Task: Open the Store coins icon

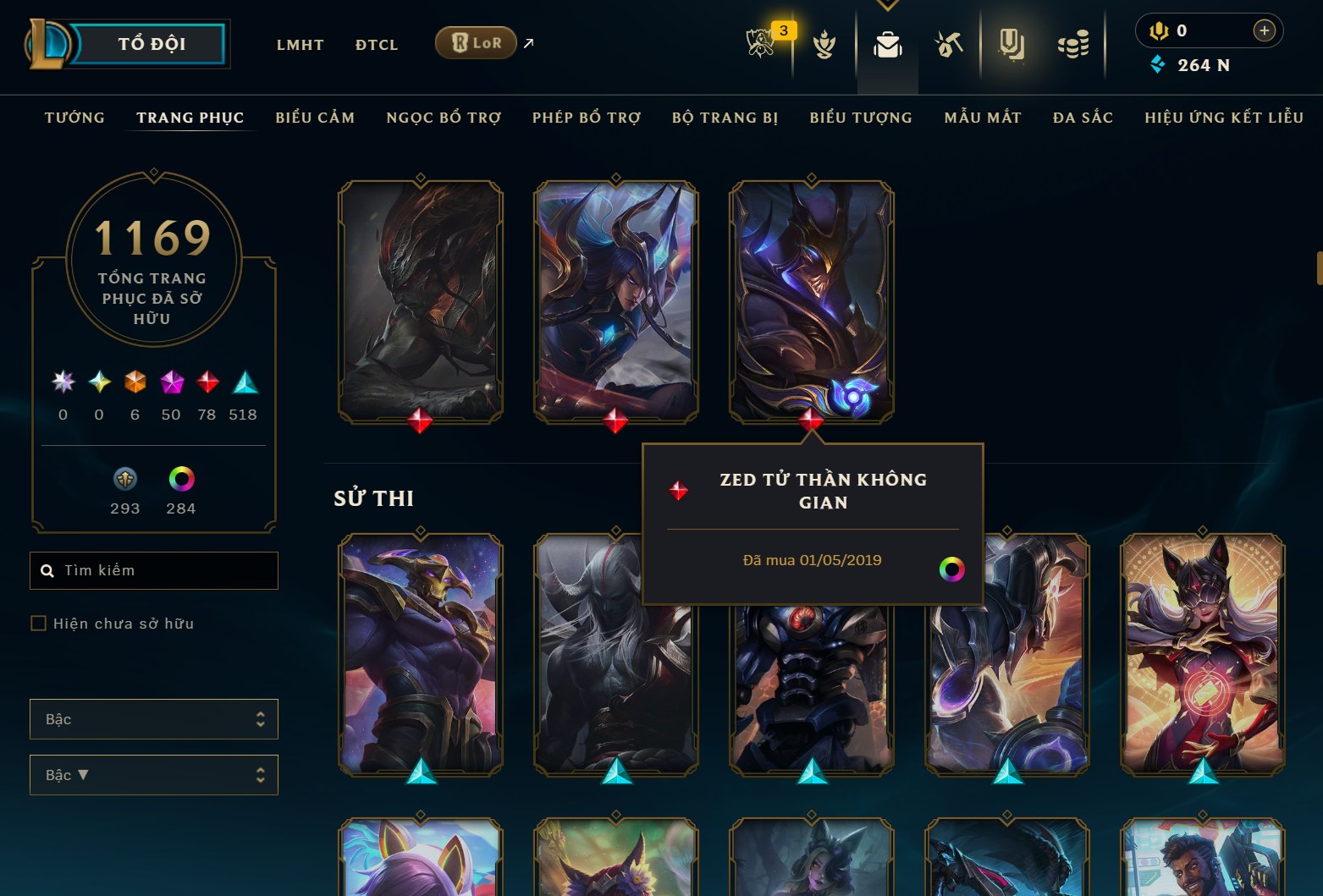Action: (1073, 44)
